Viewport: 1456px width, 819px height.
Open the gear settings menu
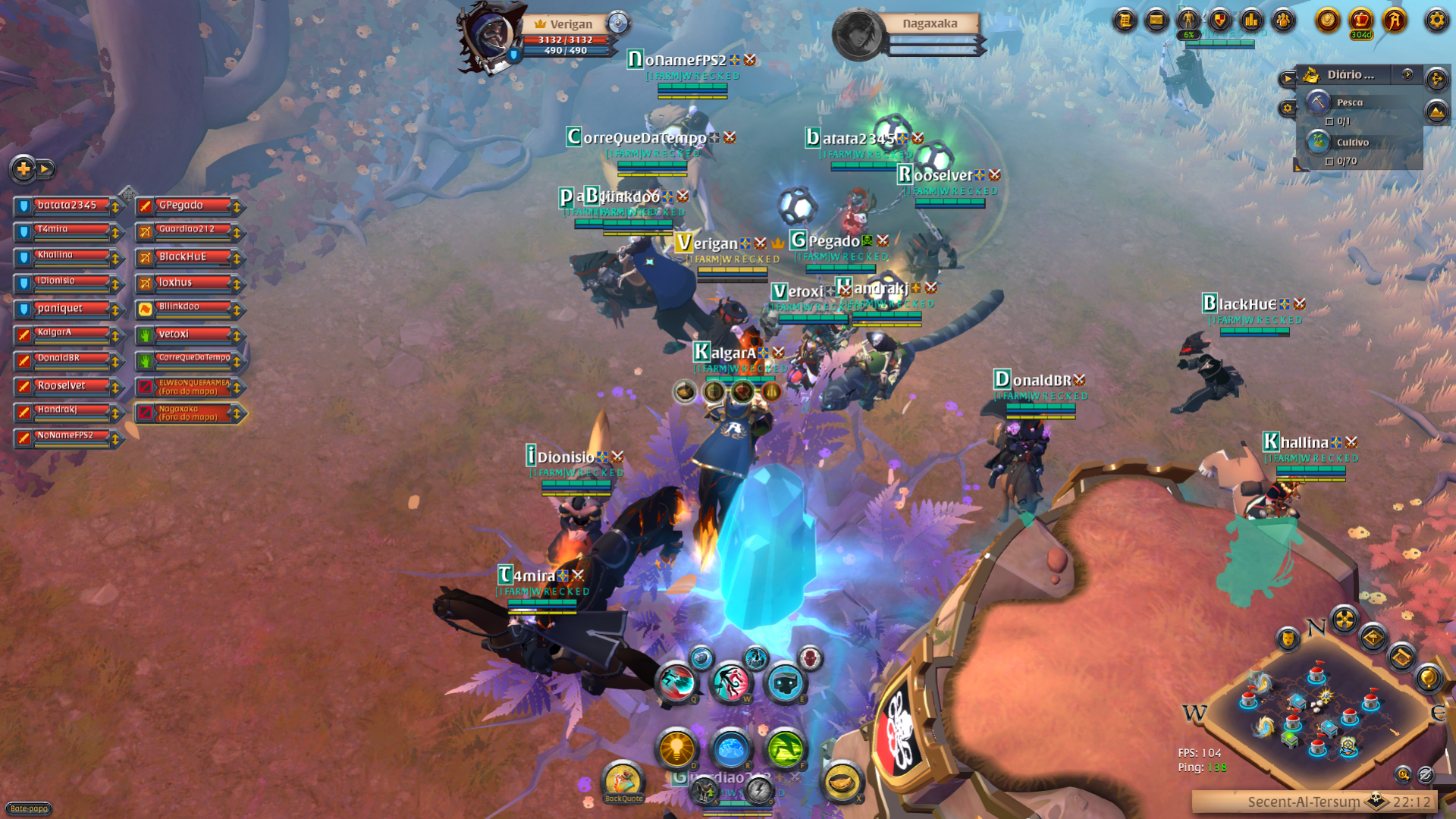tap(1436, 20)
